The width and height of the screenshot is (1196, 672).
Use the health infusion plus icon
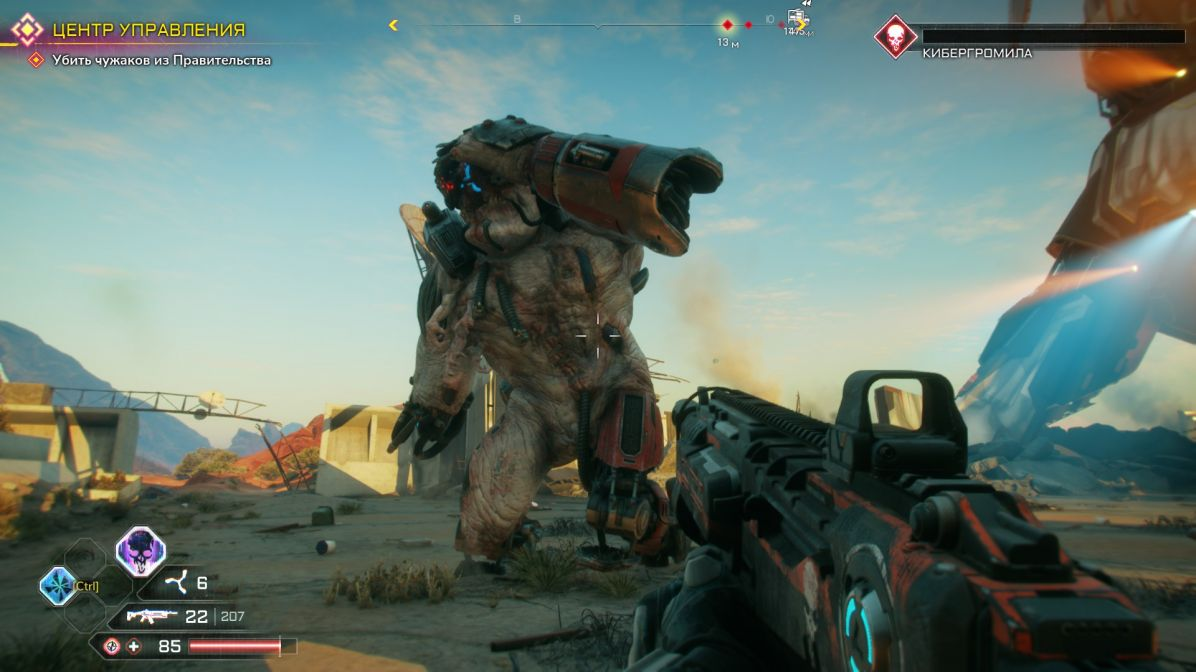134,647
